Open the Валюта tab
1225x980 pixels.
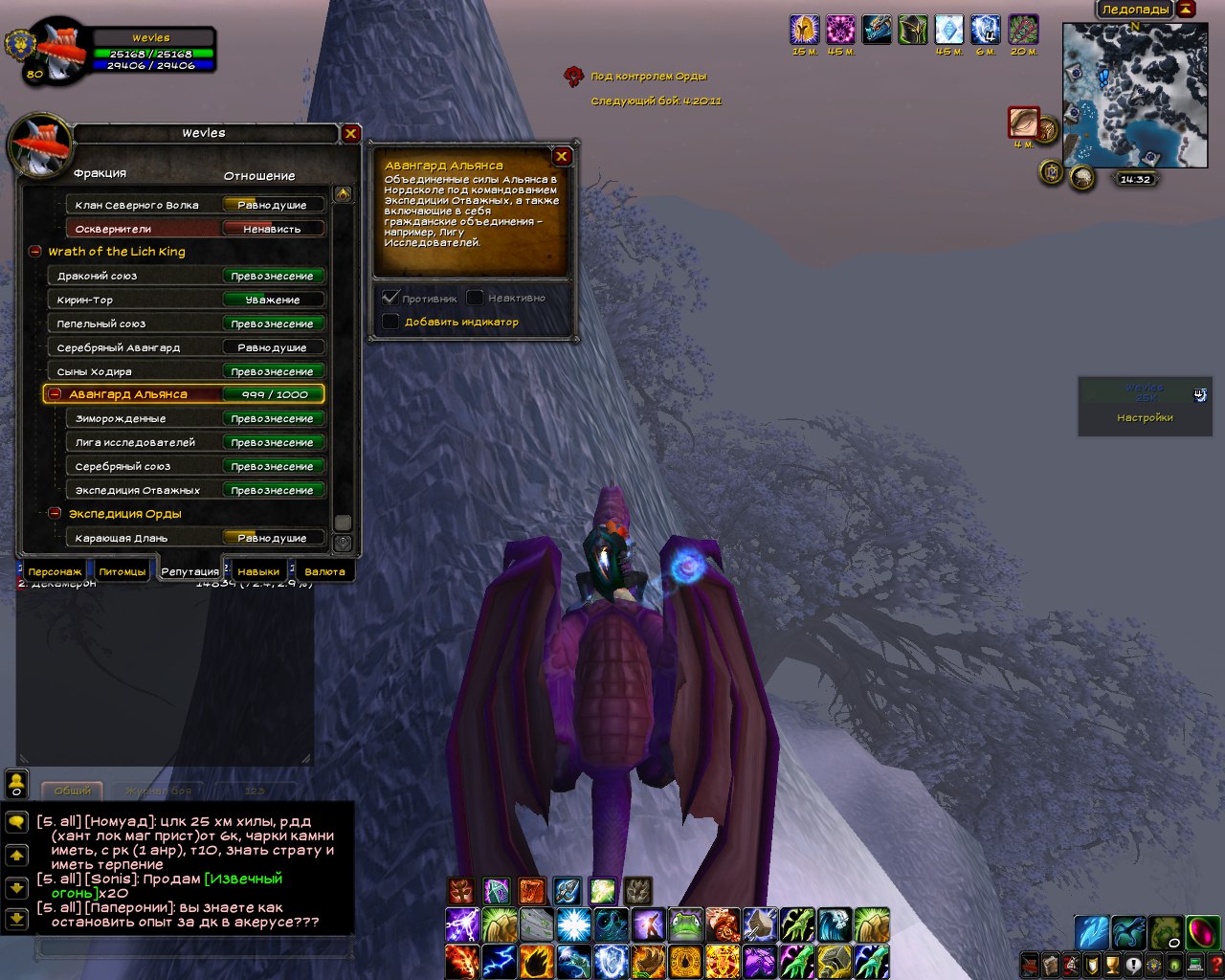324,571
